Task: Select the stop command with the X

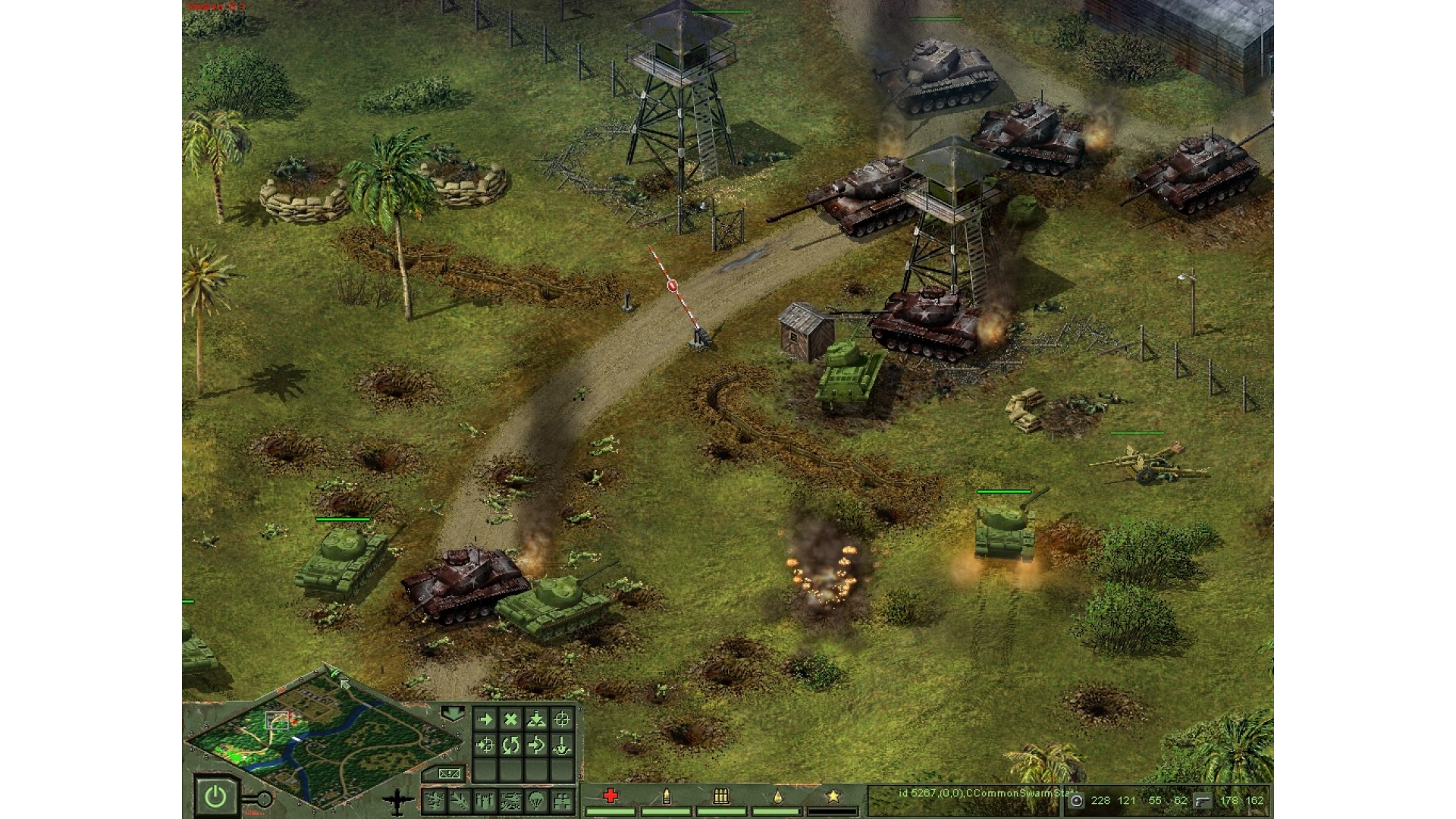Action: (x=511, y=720)
